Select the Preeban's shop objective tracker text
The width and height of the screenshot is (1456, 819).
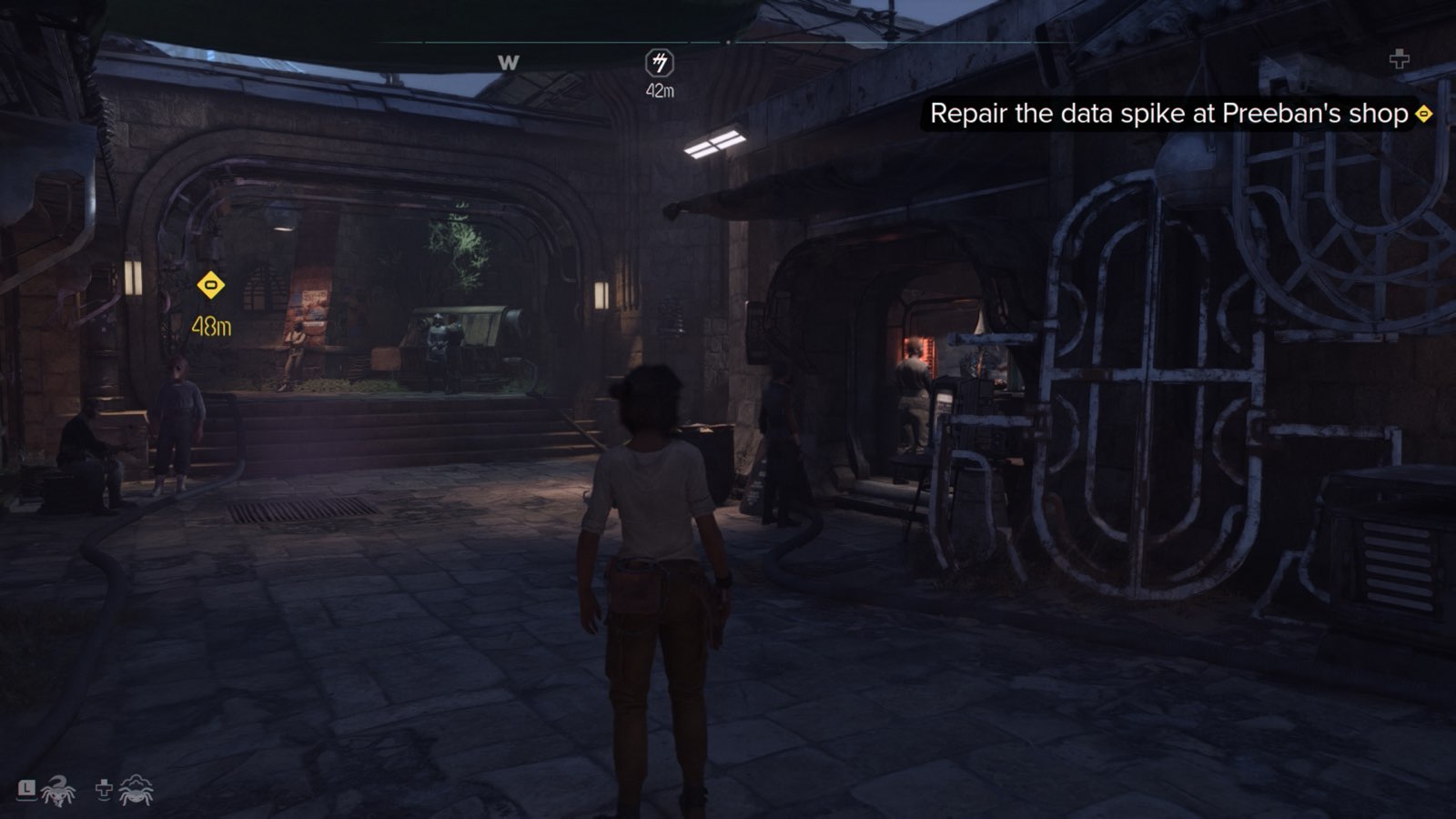(x=1168, y=114)
